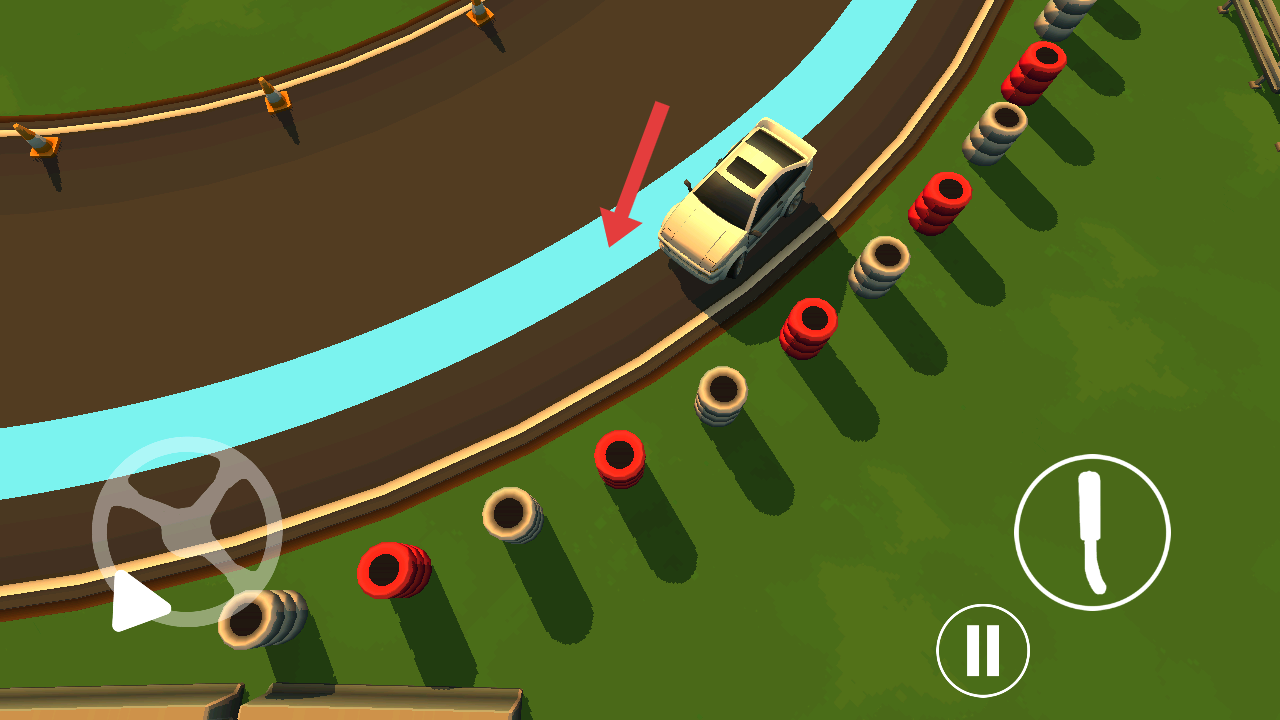
Task: Pause the game with the pause button
Action: click(x=982, y=650)
